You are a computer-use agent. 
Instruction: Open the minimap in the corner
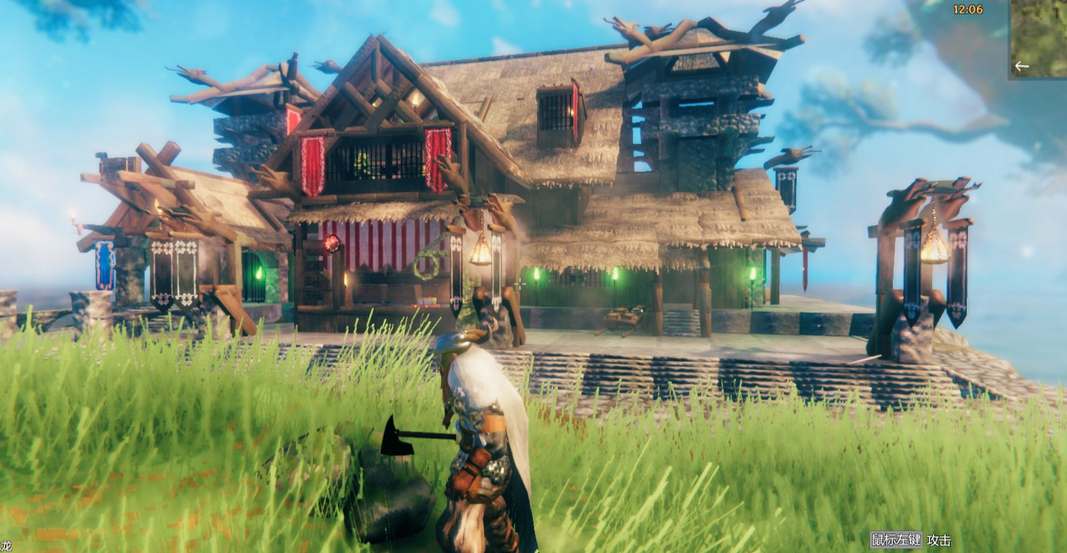click(x=1039, y=38)
